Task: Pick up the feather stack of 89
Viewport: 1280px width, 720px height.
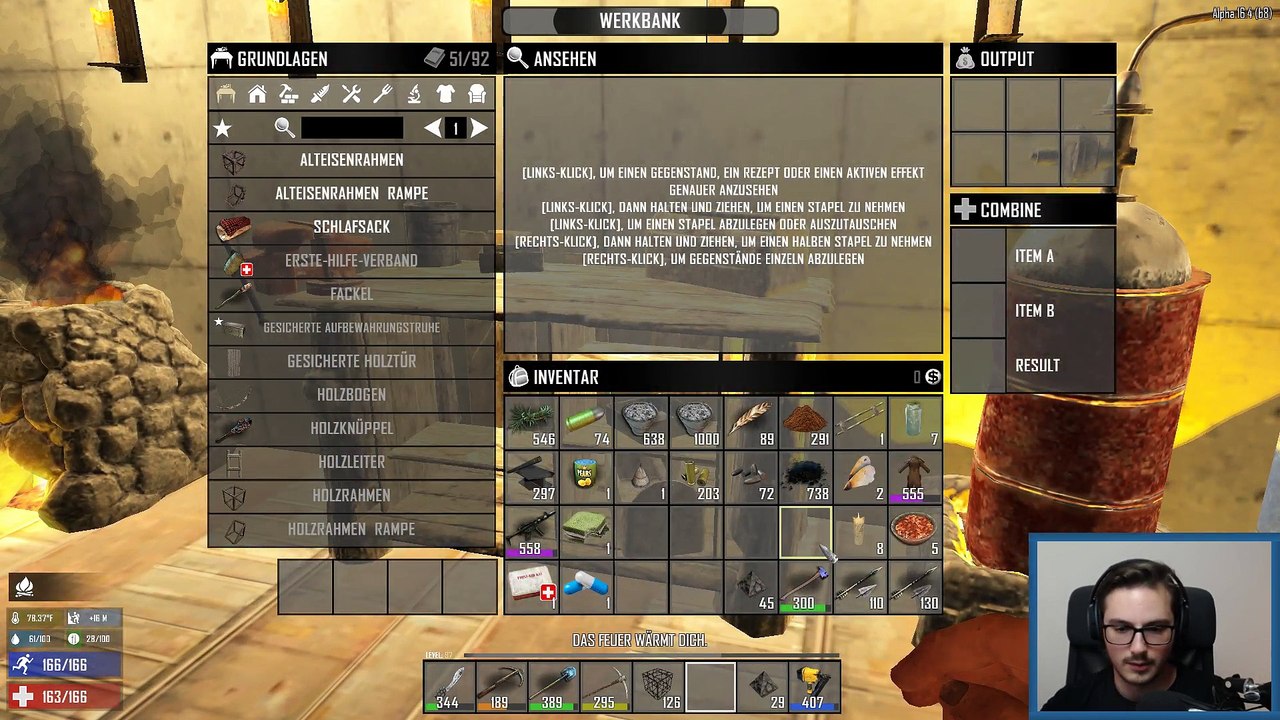Action: point(751,423)
